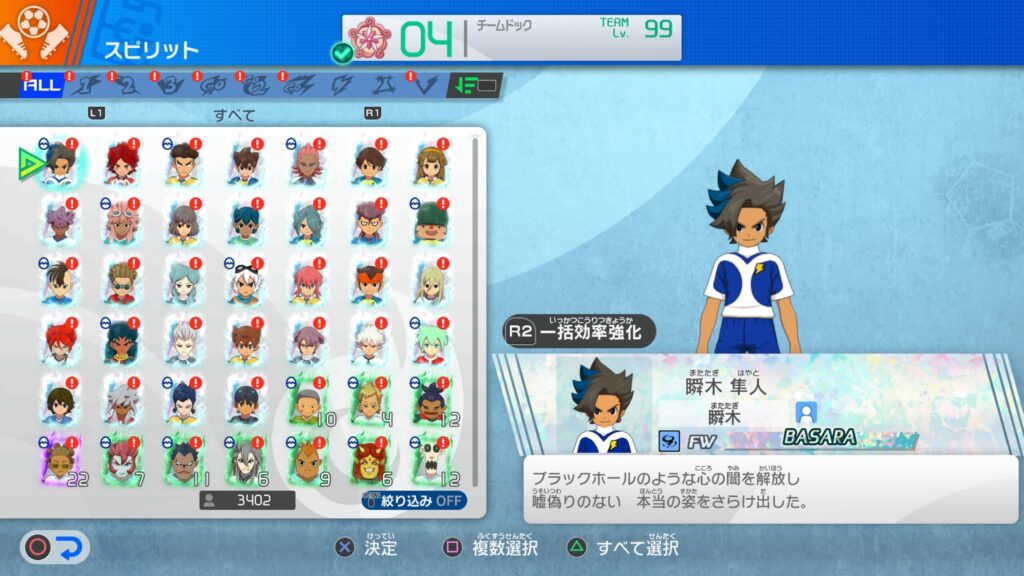Choose the red spiky-haired spirit in the top row

click(122, 164)
